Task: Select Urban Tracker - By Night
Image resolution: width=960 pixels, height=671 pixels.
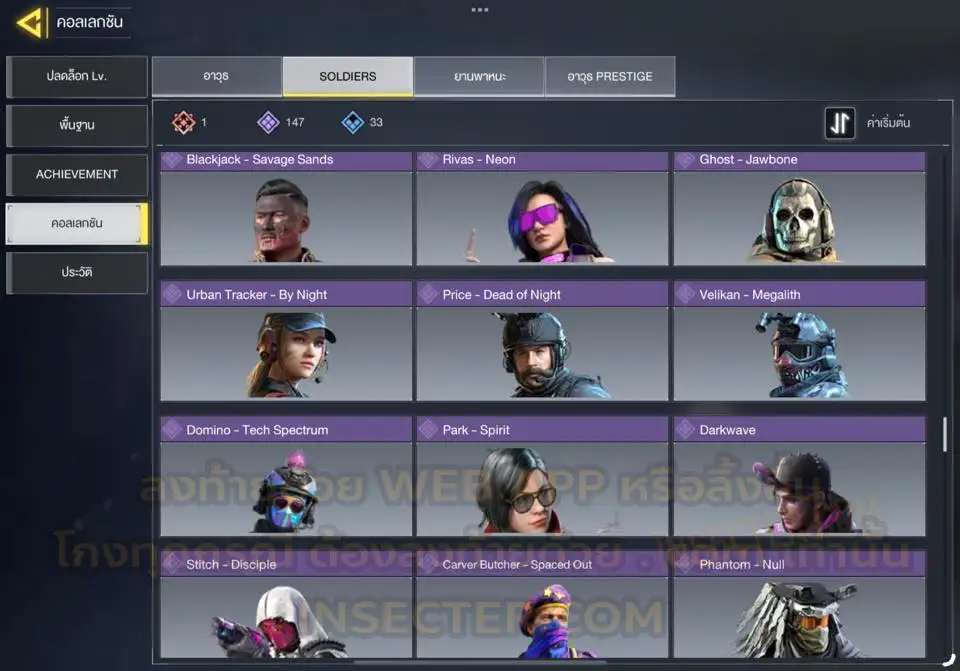Action: tap(286, 343)
